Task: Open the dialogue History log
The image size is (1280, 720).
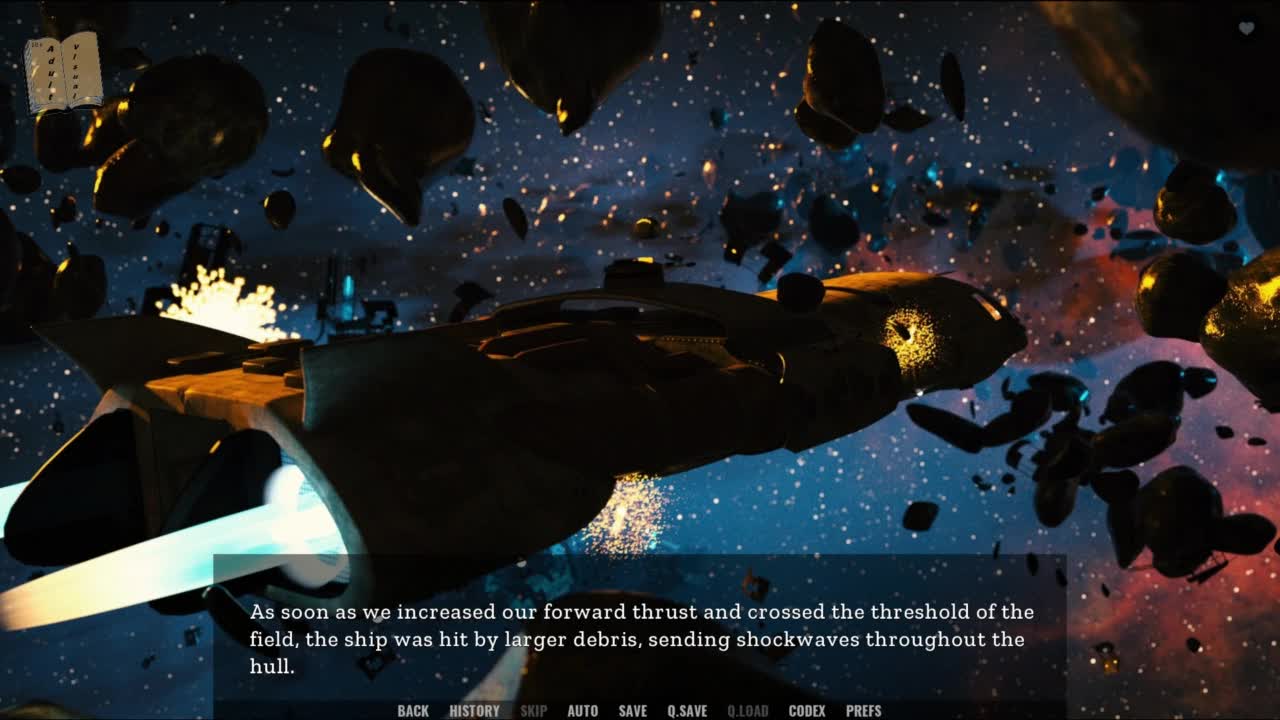Action: pyautogui.click(x=474, y=711)
